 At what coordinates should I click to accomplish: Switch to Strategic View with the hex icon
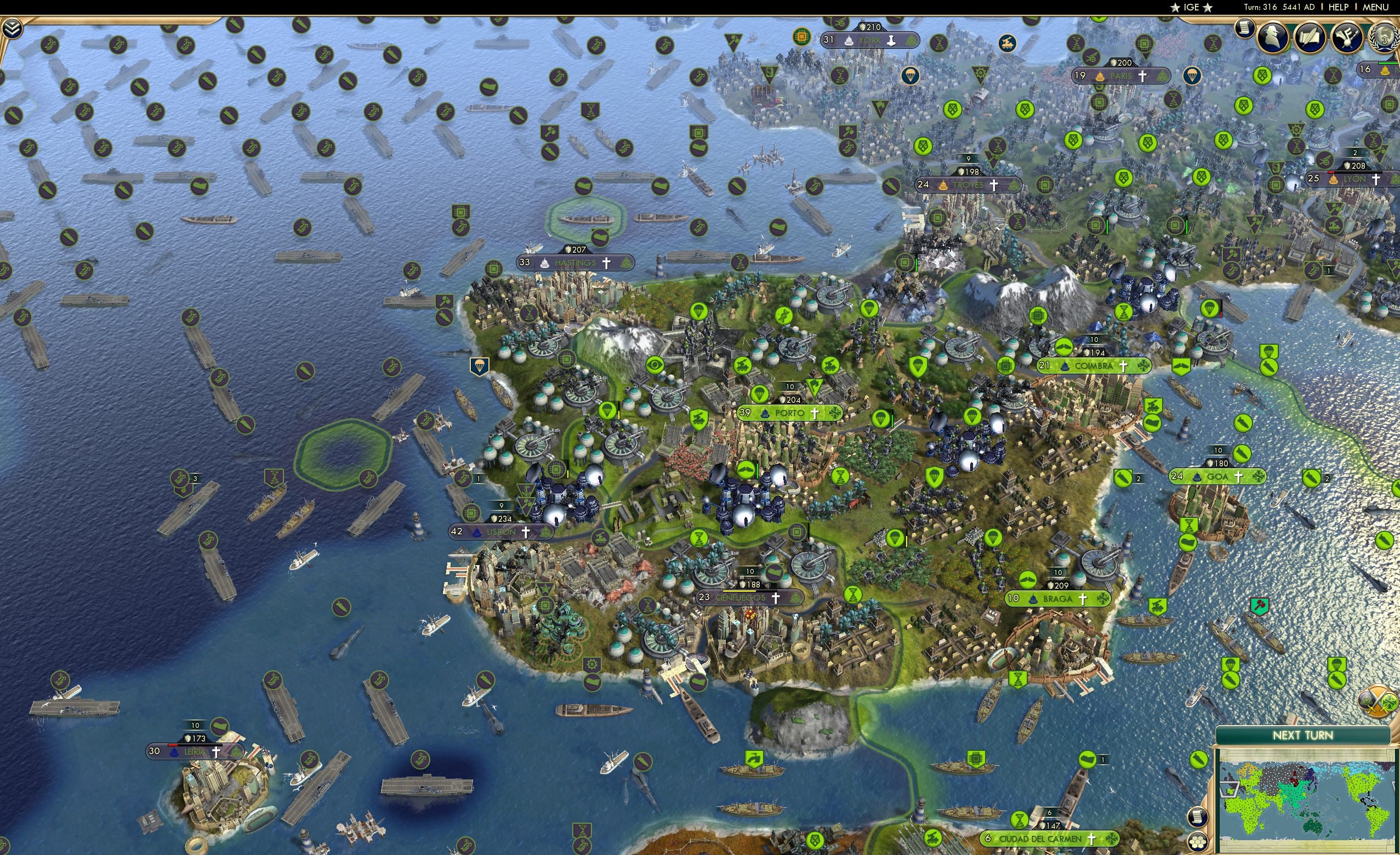(x=1197, y=841)
